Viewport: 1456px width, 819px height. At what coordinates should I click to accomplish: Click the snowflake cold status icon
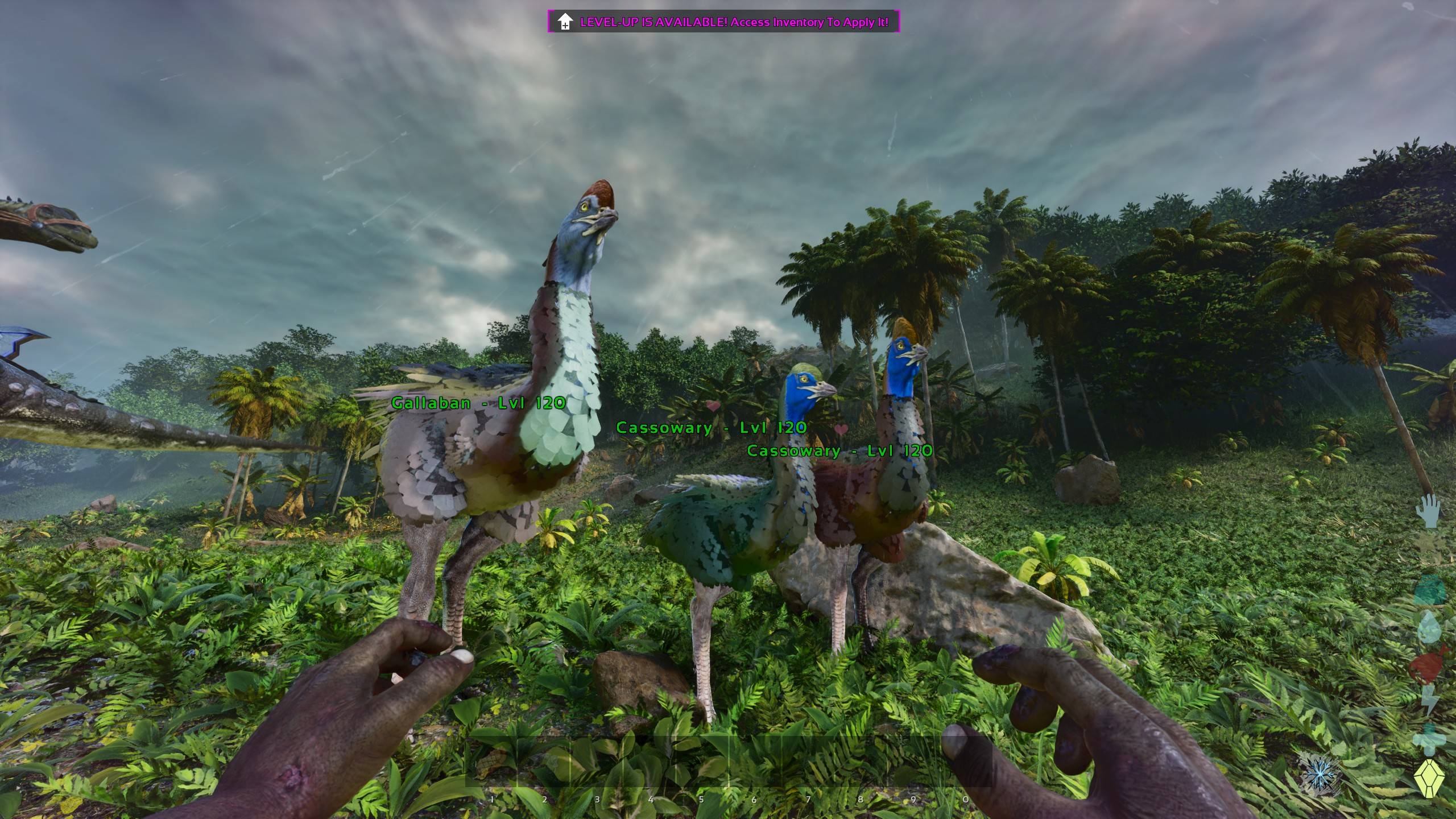click(1319, 774)
